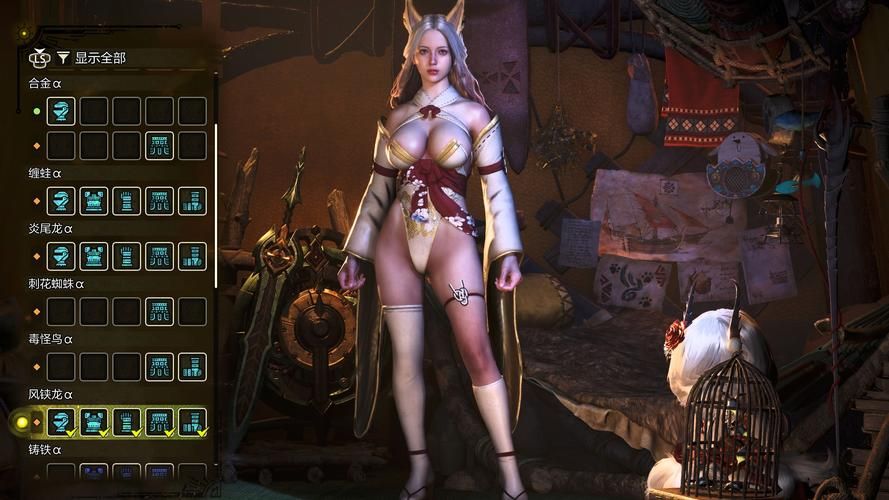Select the 刺花蜘蛛α waist armor
This screenshot has width=889, height=500.
pos(160,311)
